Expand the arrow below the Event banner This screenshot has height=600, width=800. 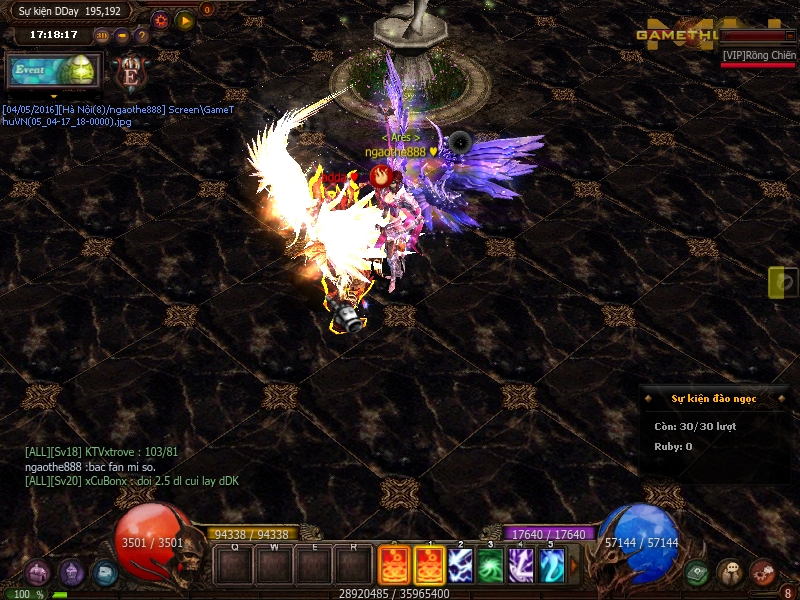(53, 97)
